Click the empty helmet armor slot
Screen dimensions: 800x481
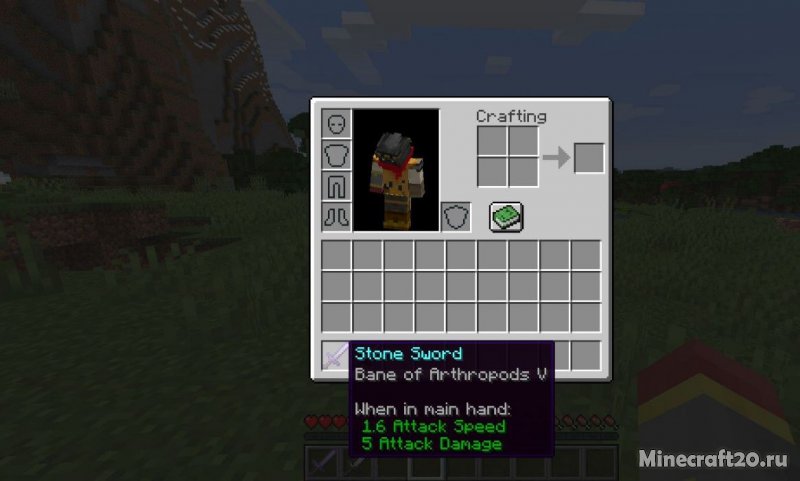pos(336,124)
